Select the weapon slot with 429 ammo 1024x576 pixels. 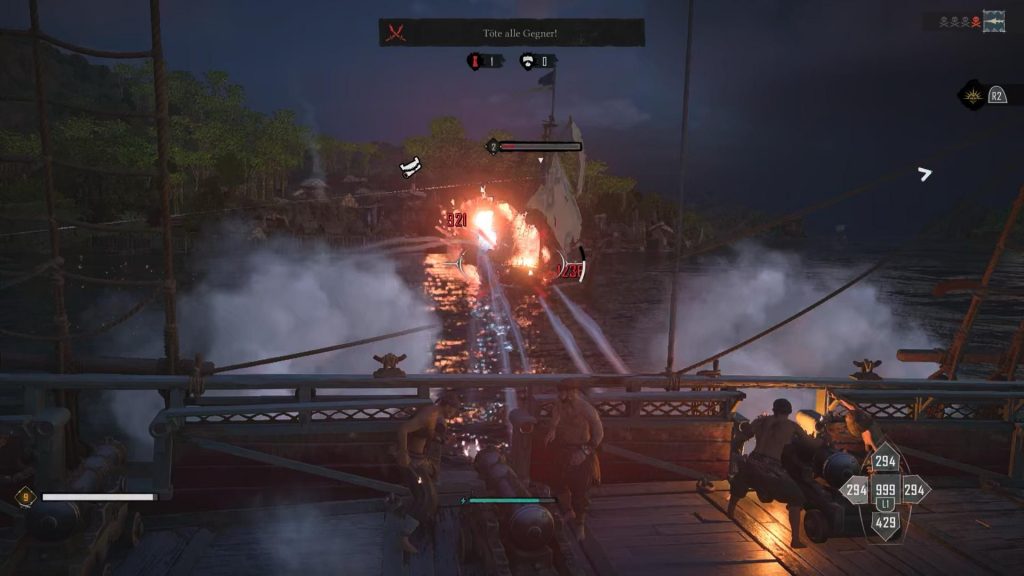(x=885, y=520)
